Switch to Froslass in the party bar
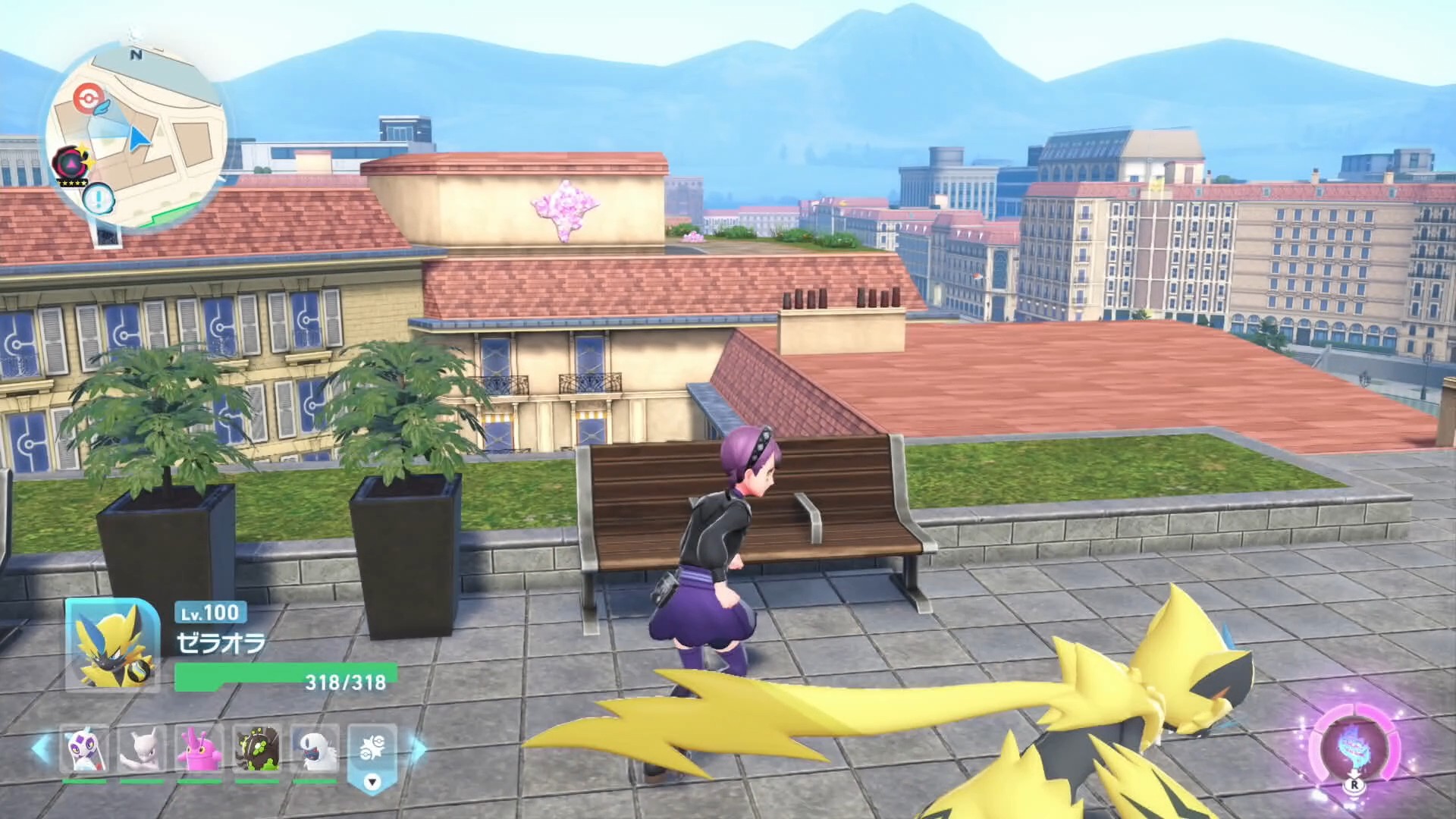The image size is (1456, 819). coord(84,749)
